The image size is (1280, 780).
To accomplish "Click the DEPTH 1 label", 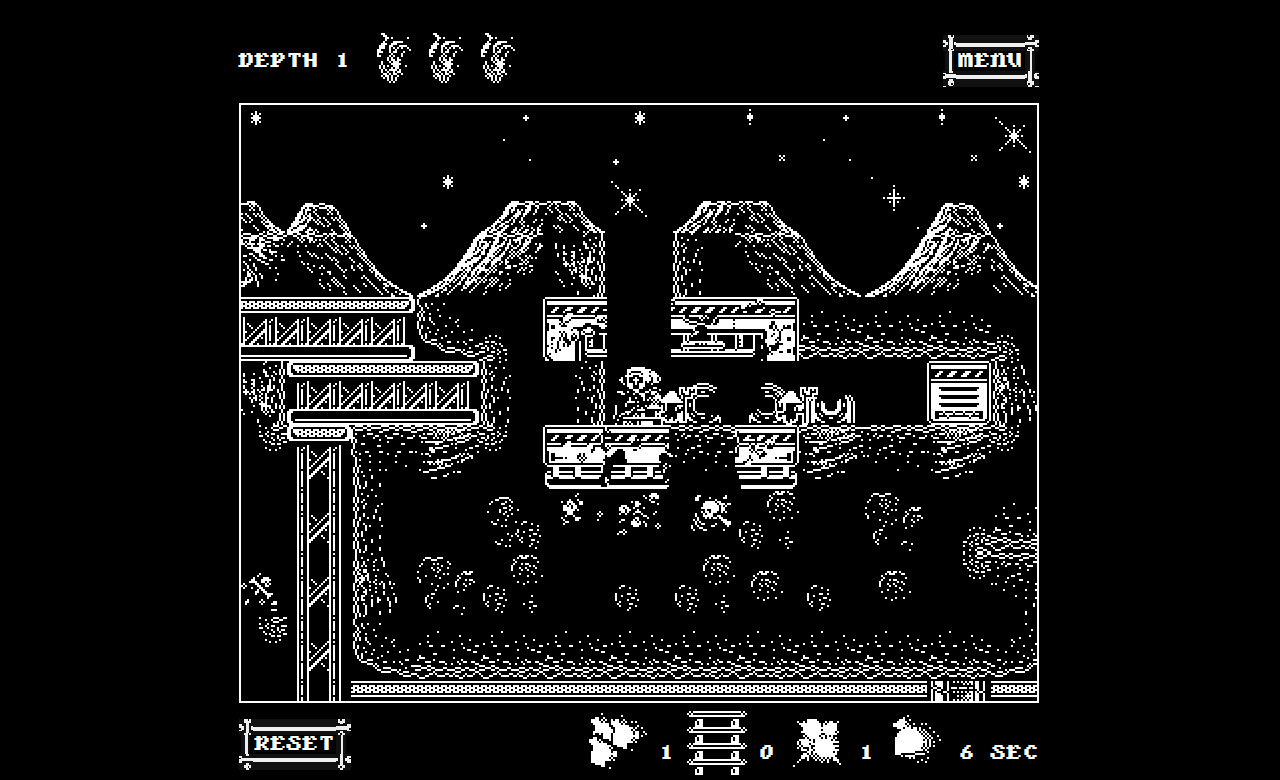I will coord(292,60).
